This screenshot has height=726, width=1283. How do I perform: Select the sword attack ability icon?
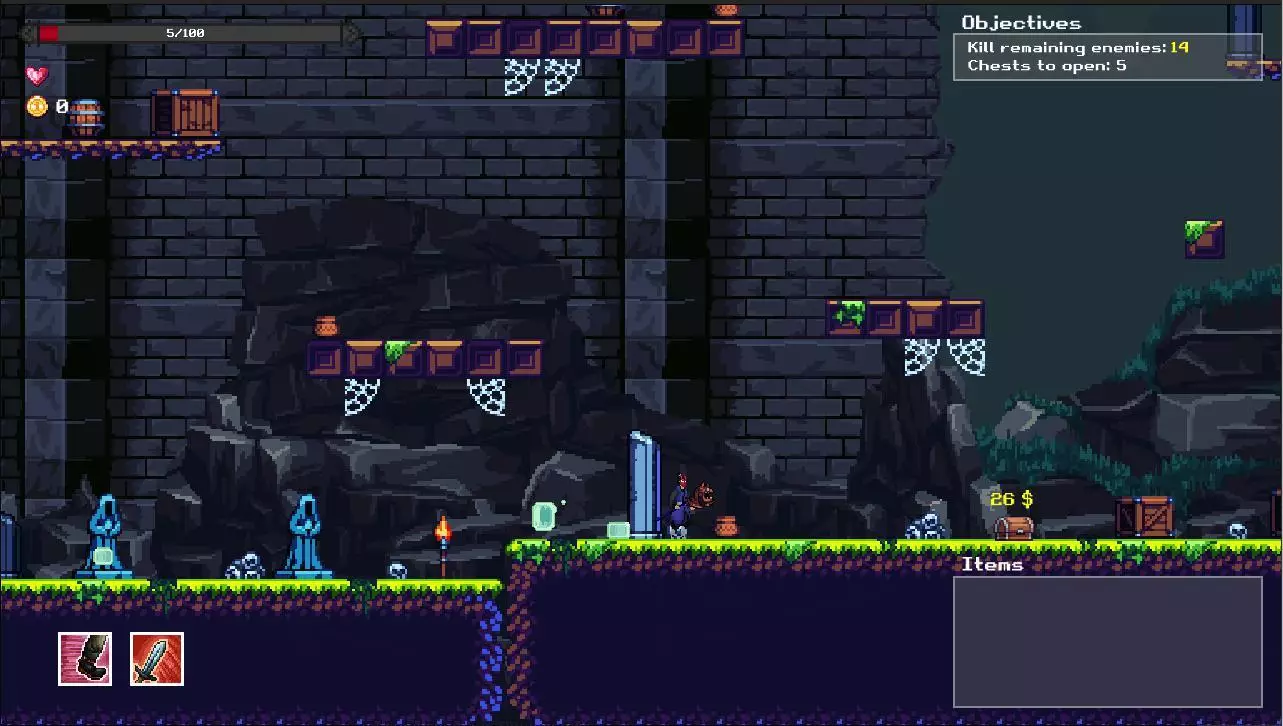pyautogui.click(x=157, y=658)
